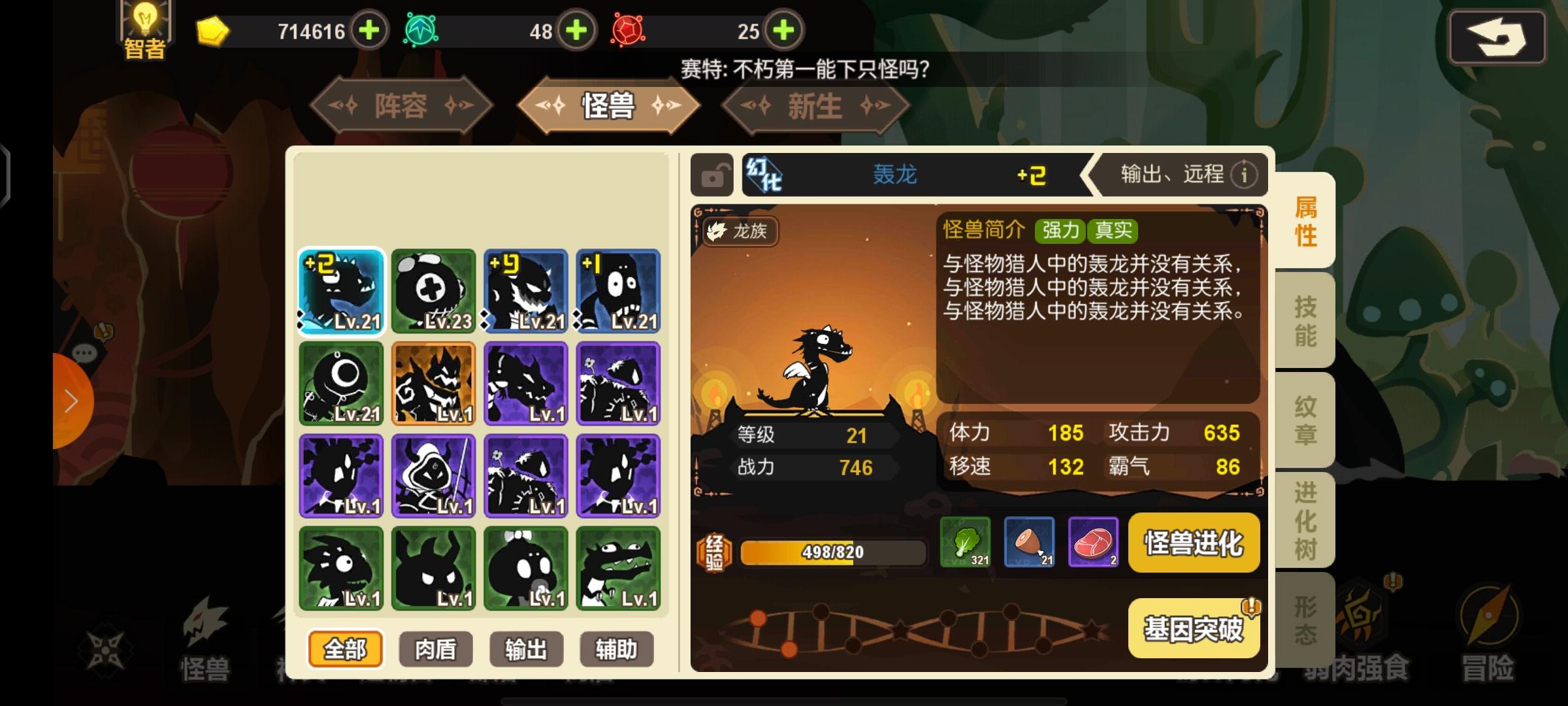Select the 肉盾 filter toggle
The image size is (1568, 706).
435,648
